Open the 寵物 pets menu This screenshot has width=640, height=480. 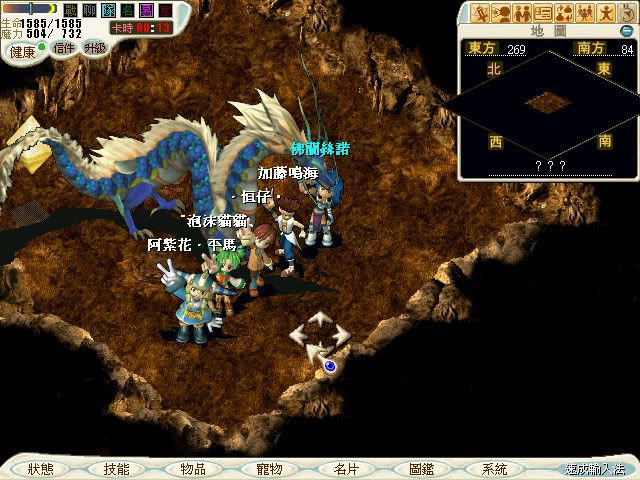268,468
